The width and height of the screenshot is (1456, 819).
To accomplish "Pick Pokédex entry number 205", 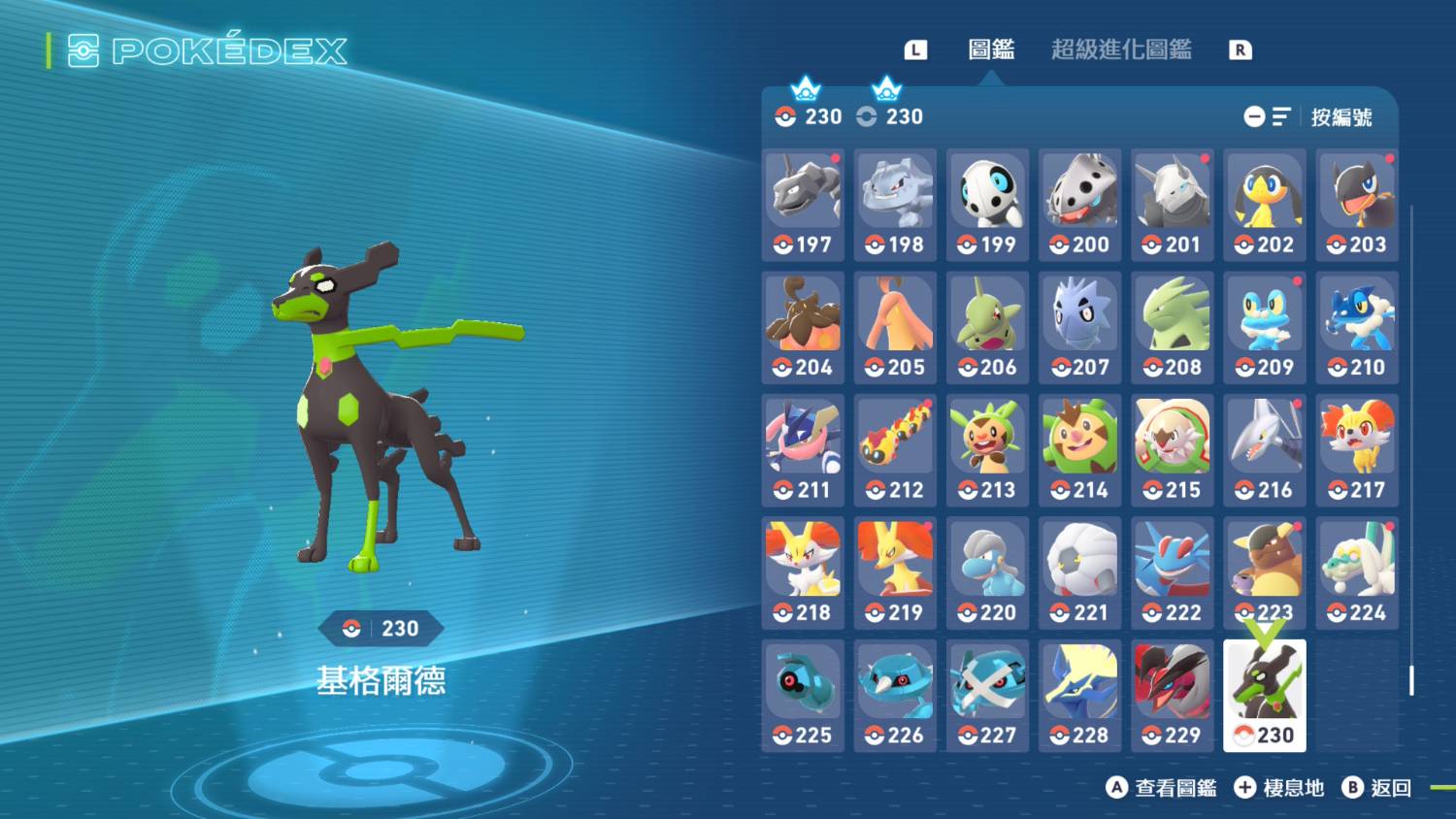I will [x=895, y=327].
